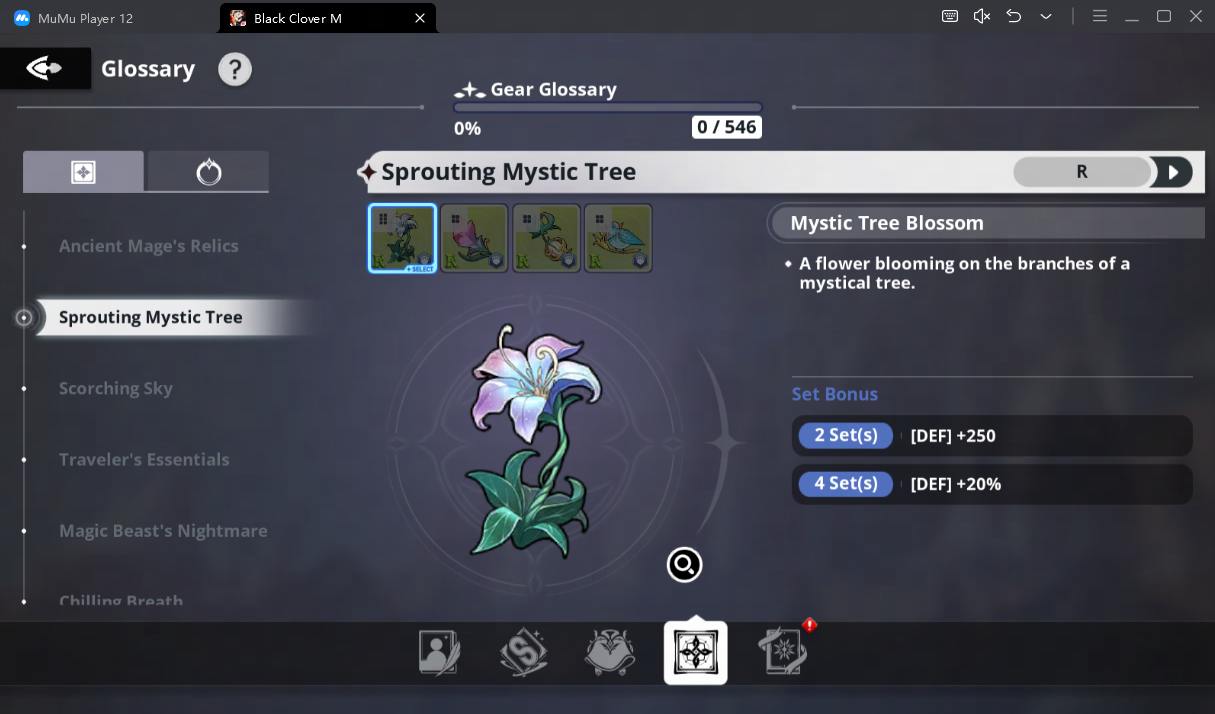Pick the blue bird gear thumbnail
Screen dimensions: 1215x714
point(618,238)
